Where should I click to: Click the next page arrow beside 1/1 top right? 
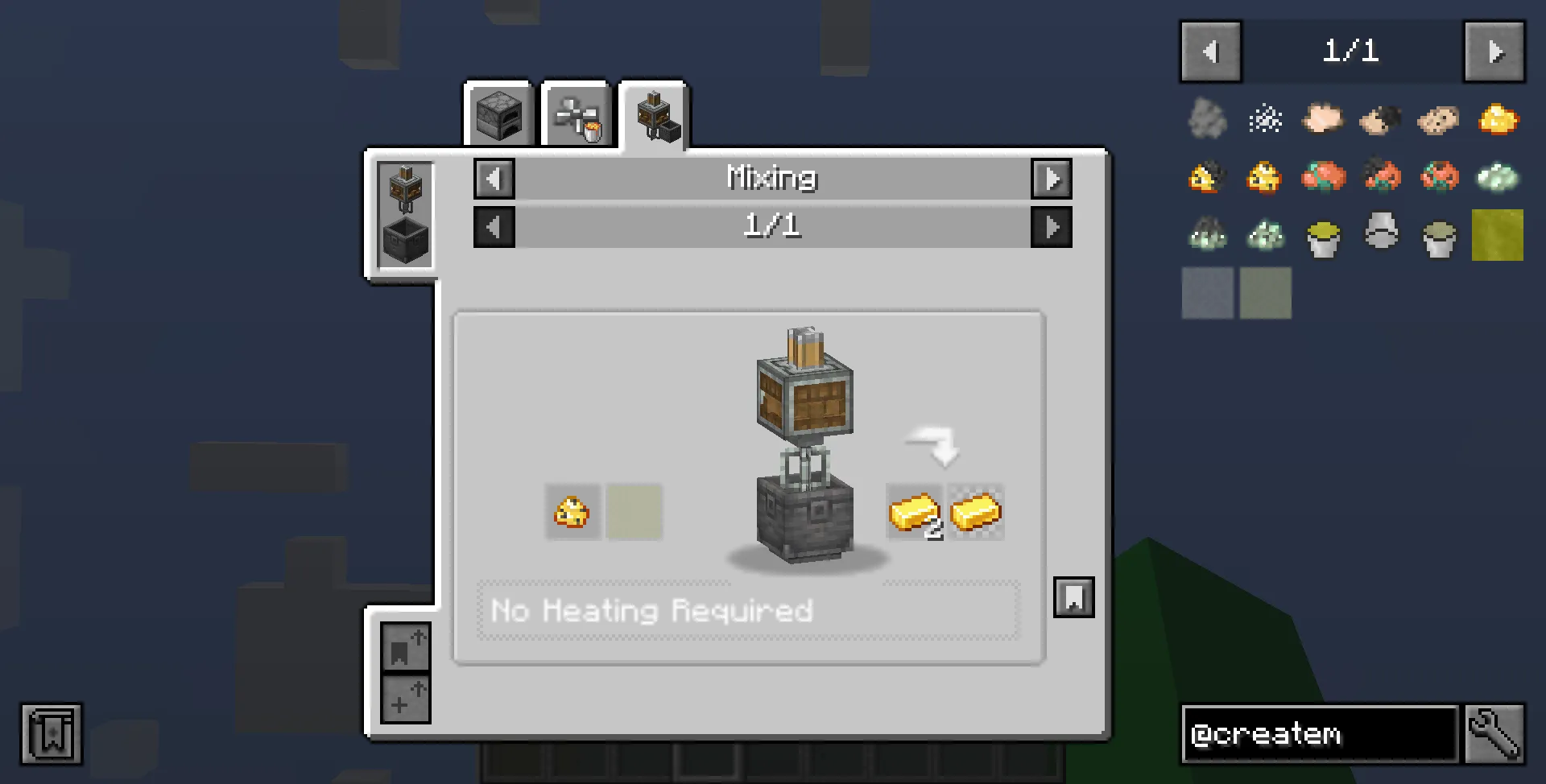click(x=1494, y=52)
